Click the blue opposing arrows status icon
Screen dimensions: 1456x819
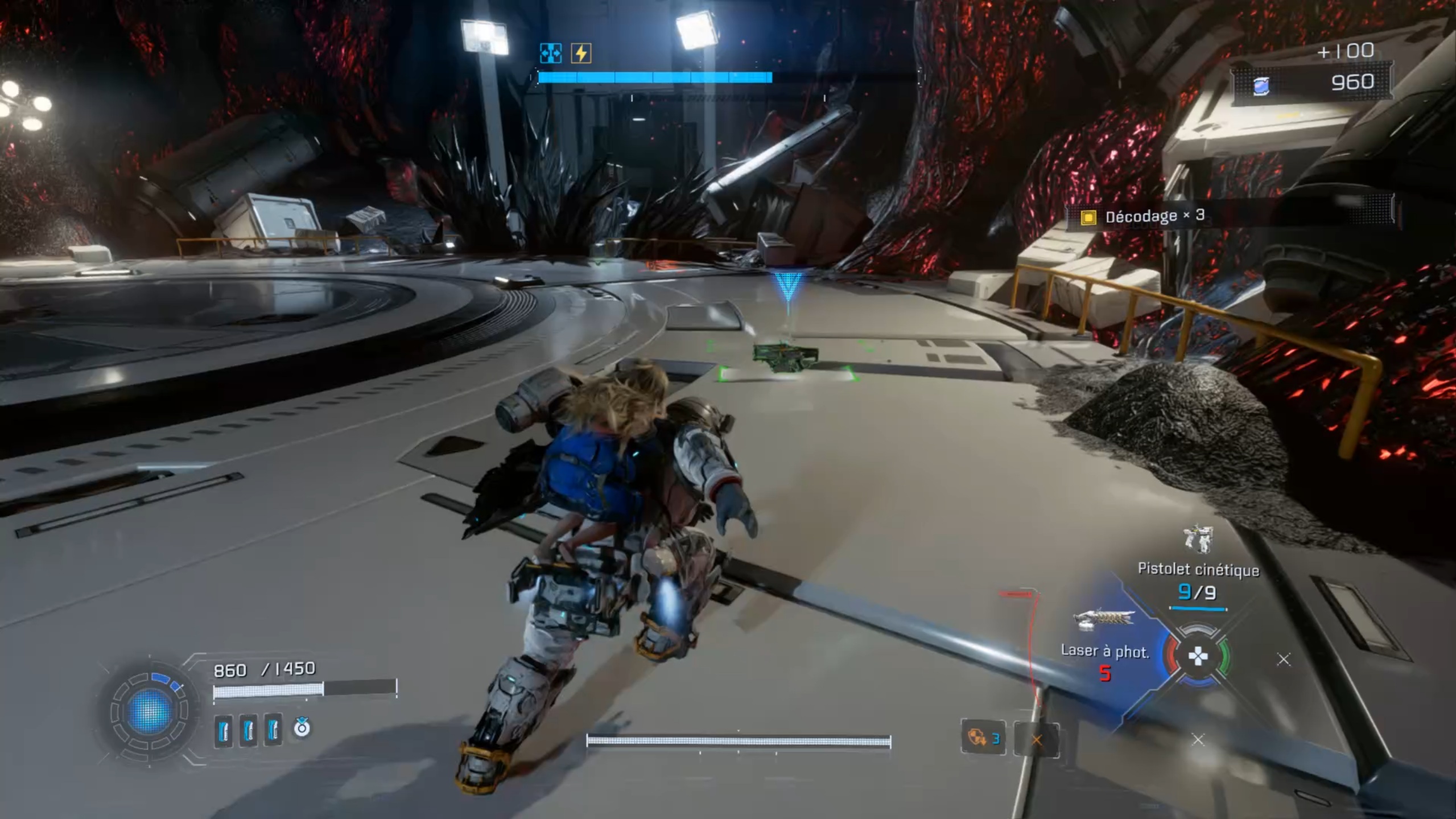pos(550,53)
